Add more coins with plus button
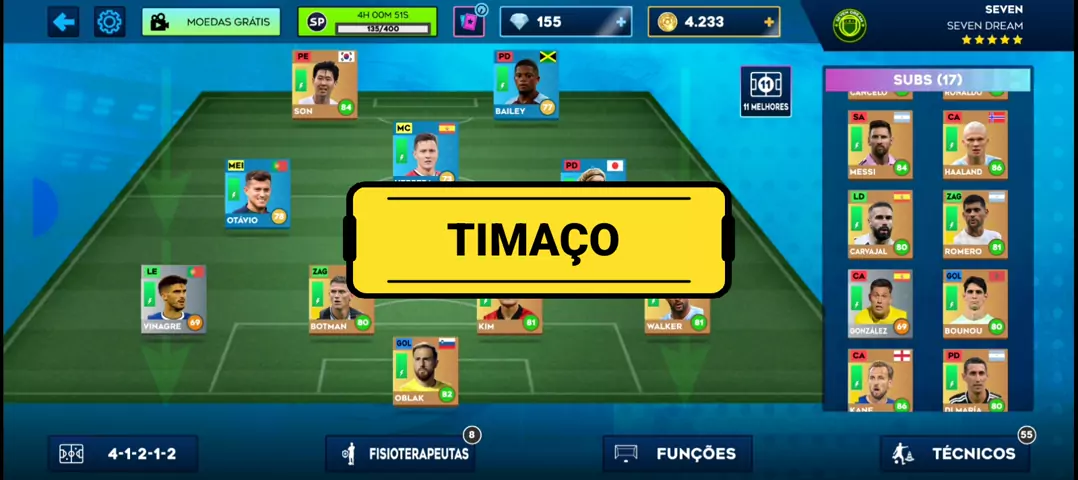This screenshot has height=480, width=1078. coord(768,22)
